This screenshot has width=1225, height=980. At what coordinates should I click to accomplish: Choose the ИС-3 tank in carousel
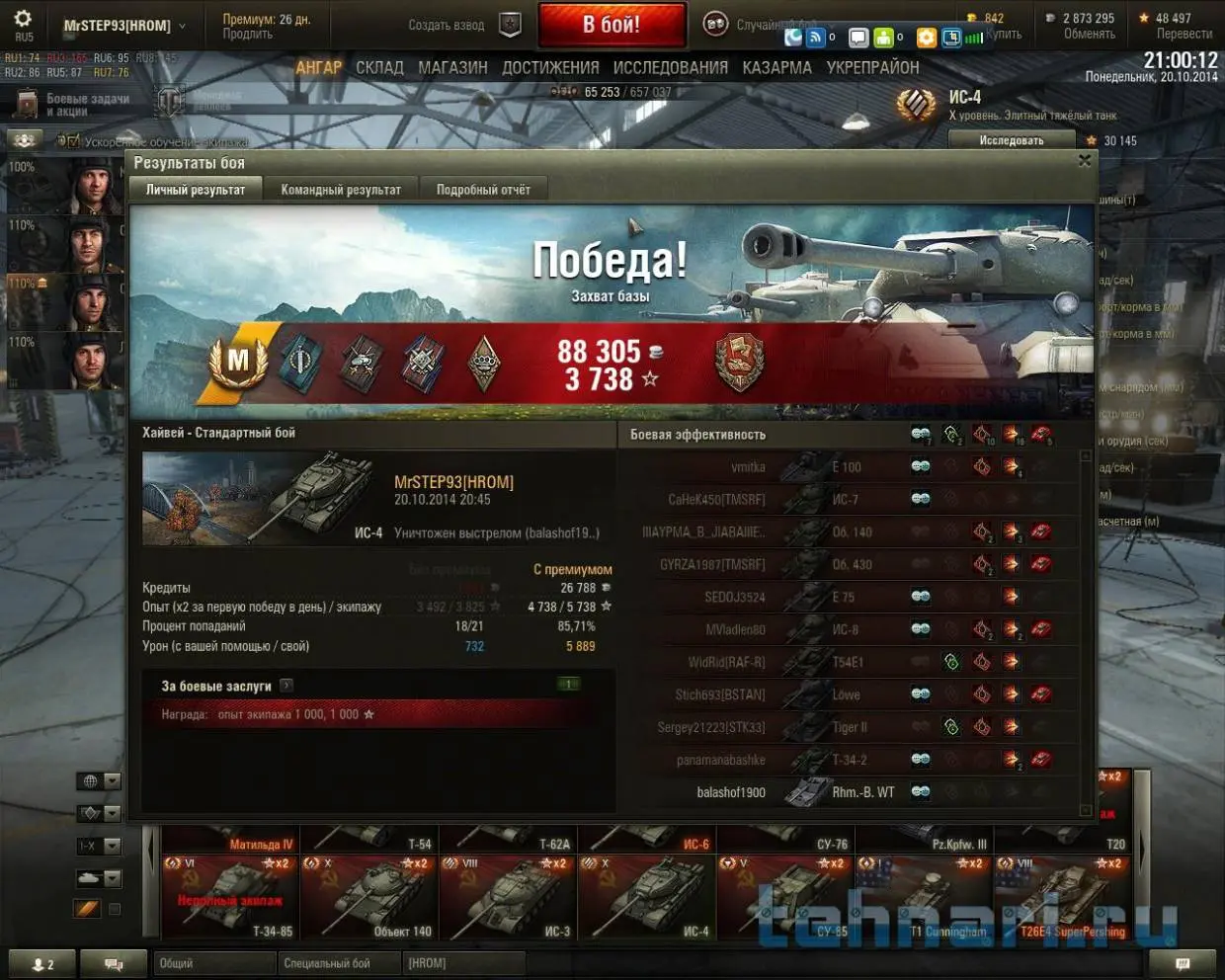pos(507,897)
